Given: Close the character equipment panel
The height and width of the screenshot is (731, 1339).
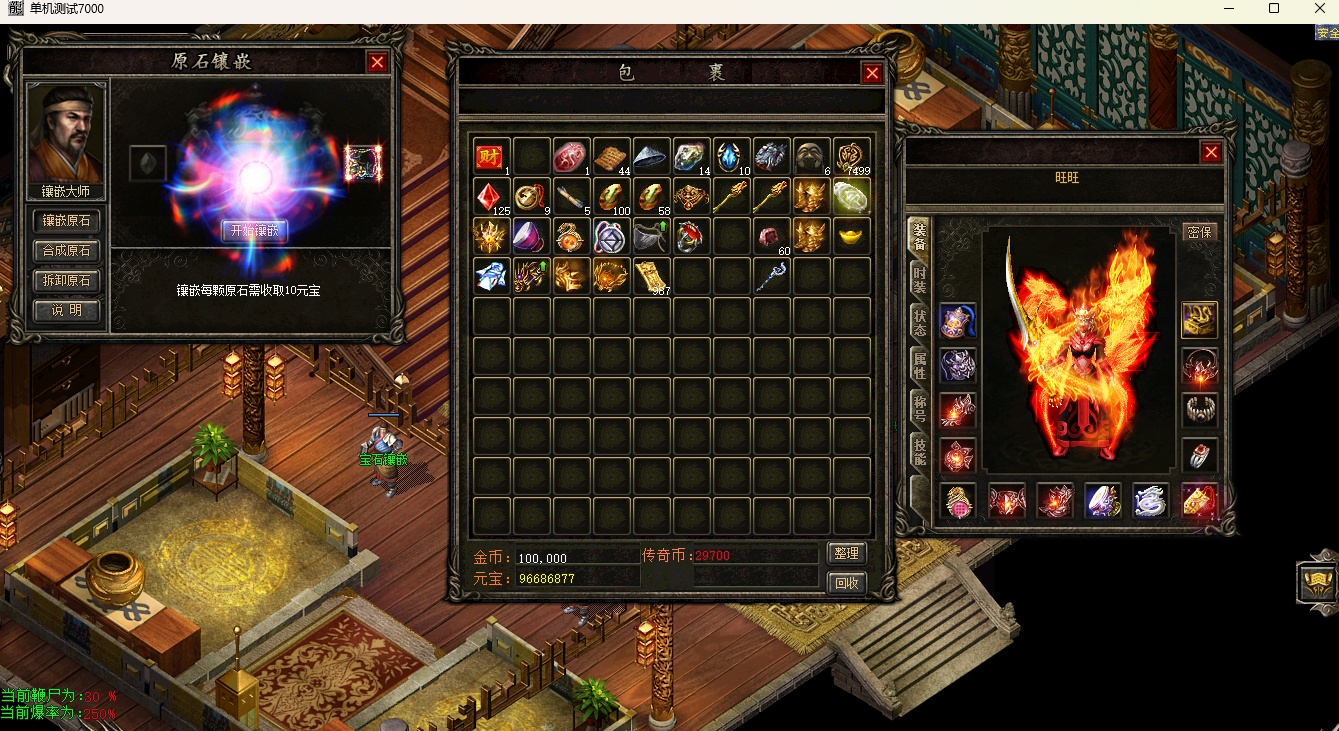Looking at the screenshot, I should pos(1211,152).
